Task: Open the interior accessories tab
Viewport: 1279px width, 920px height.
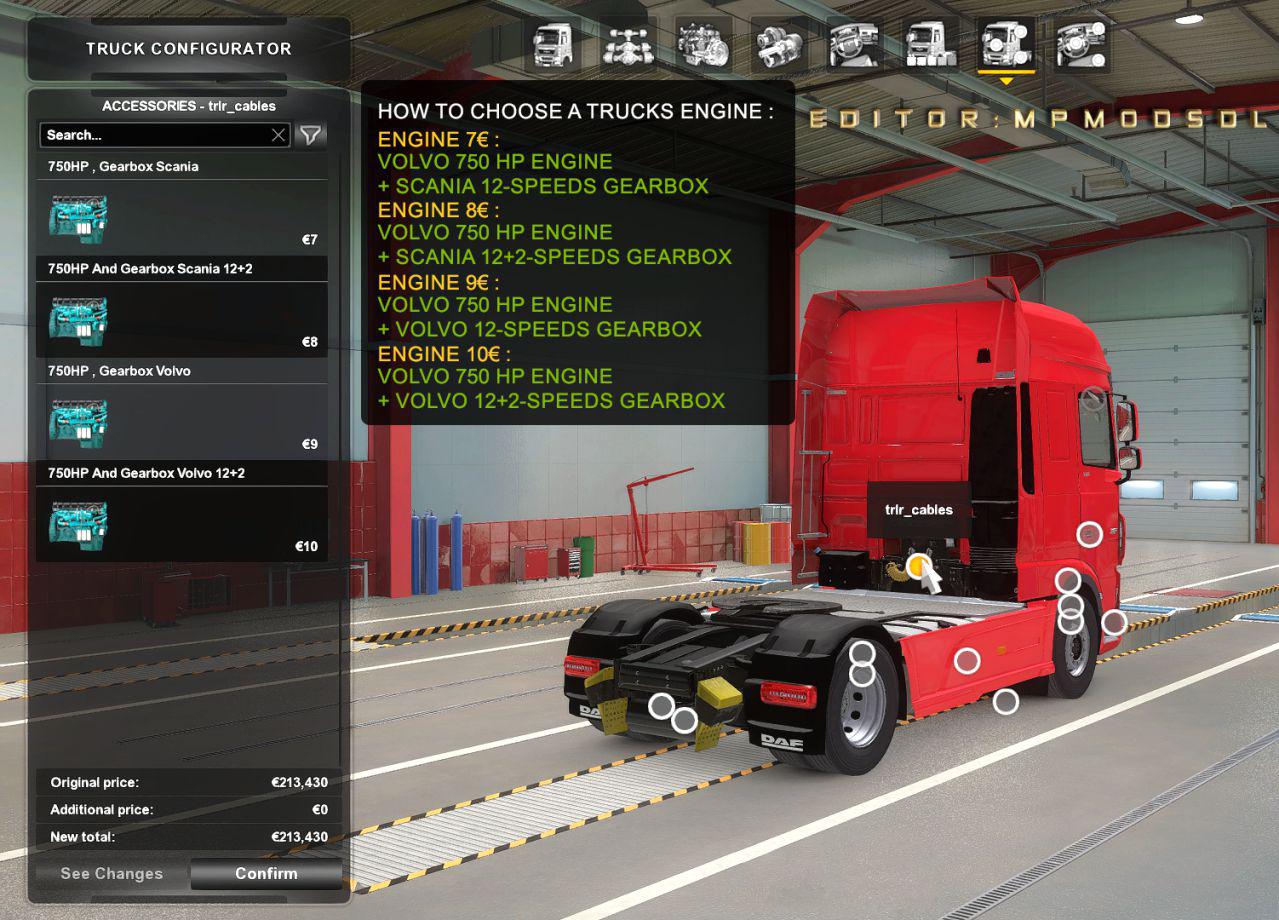Action: [1081, 45]
